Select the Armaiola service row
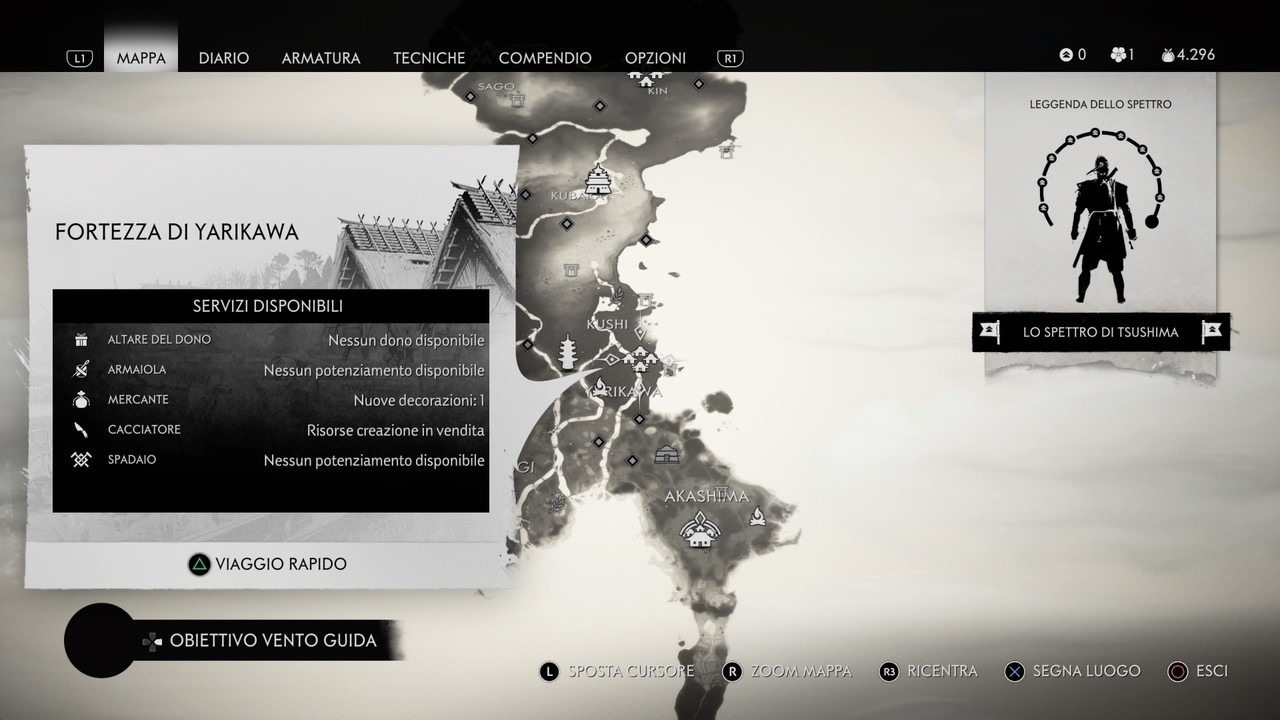This screenshot has width=1280, height=720. tap(271, 370)
